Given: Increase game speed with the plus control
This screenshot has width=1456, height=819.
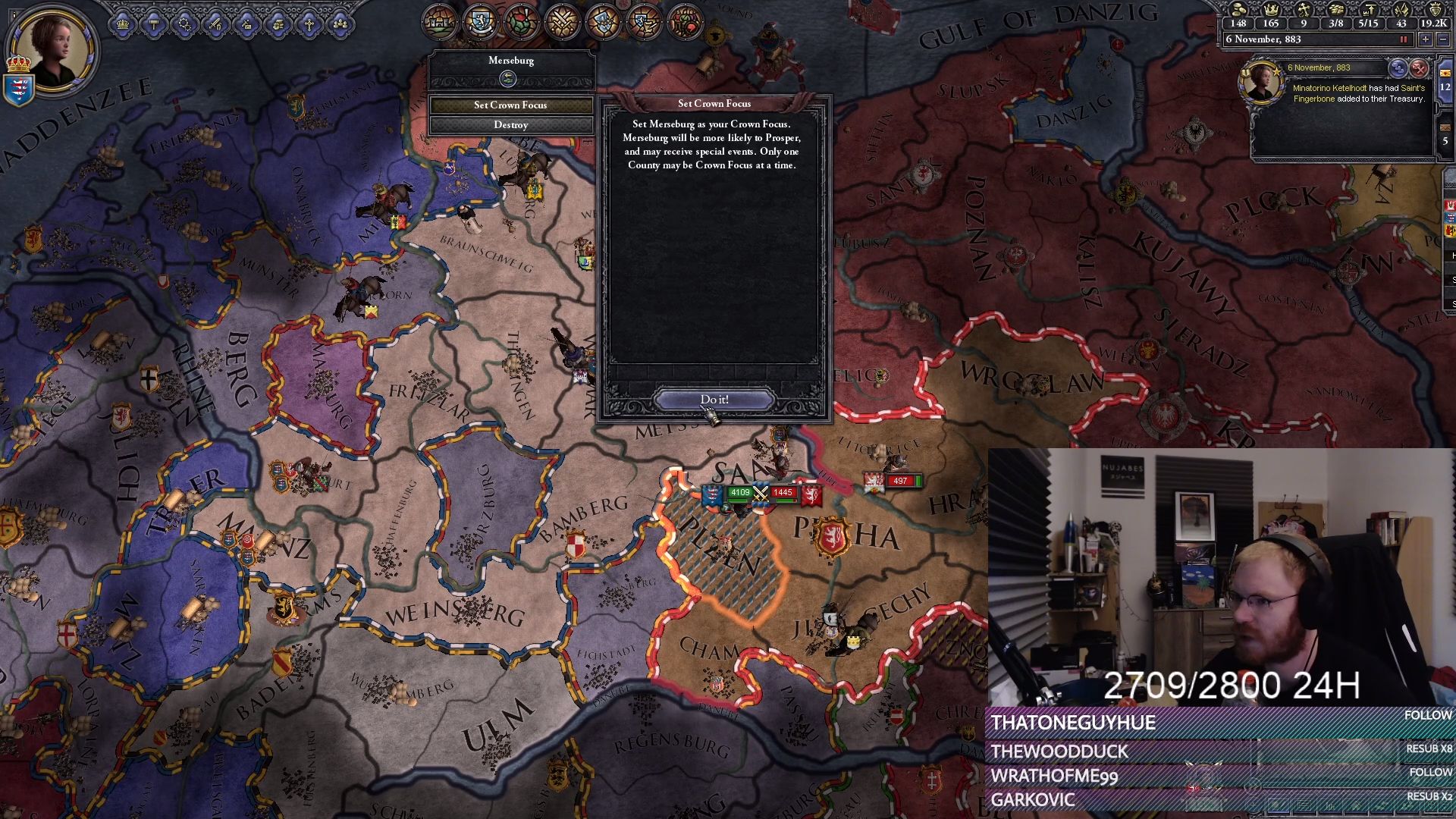Looking at the screenshot, I should 1424,39.
